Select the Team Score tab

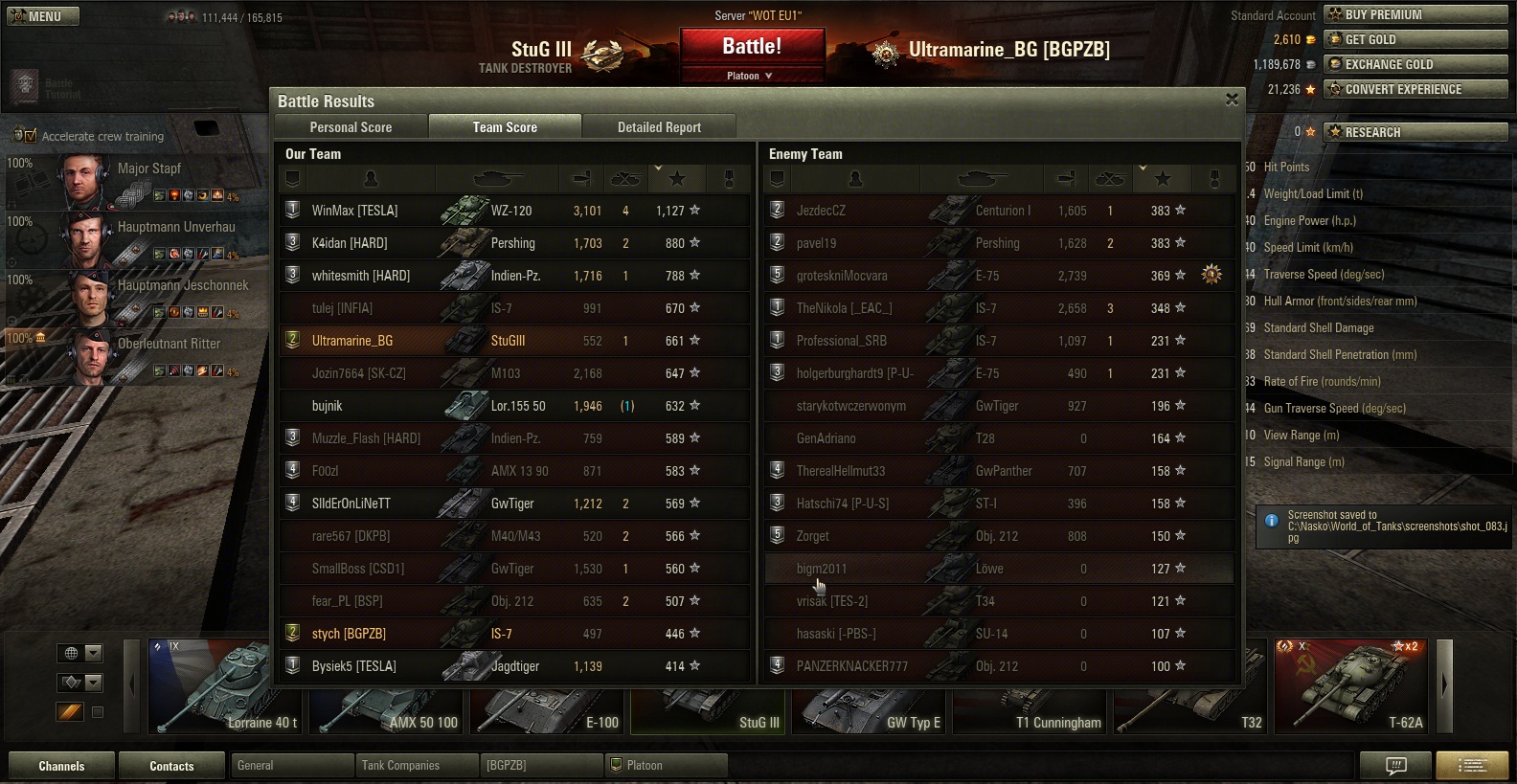click(505, 127)
